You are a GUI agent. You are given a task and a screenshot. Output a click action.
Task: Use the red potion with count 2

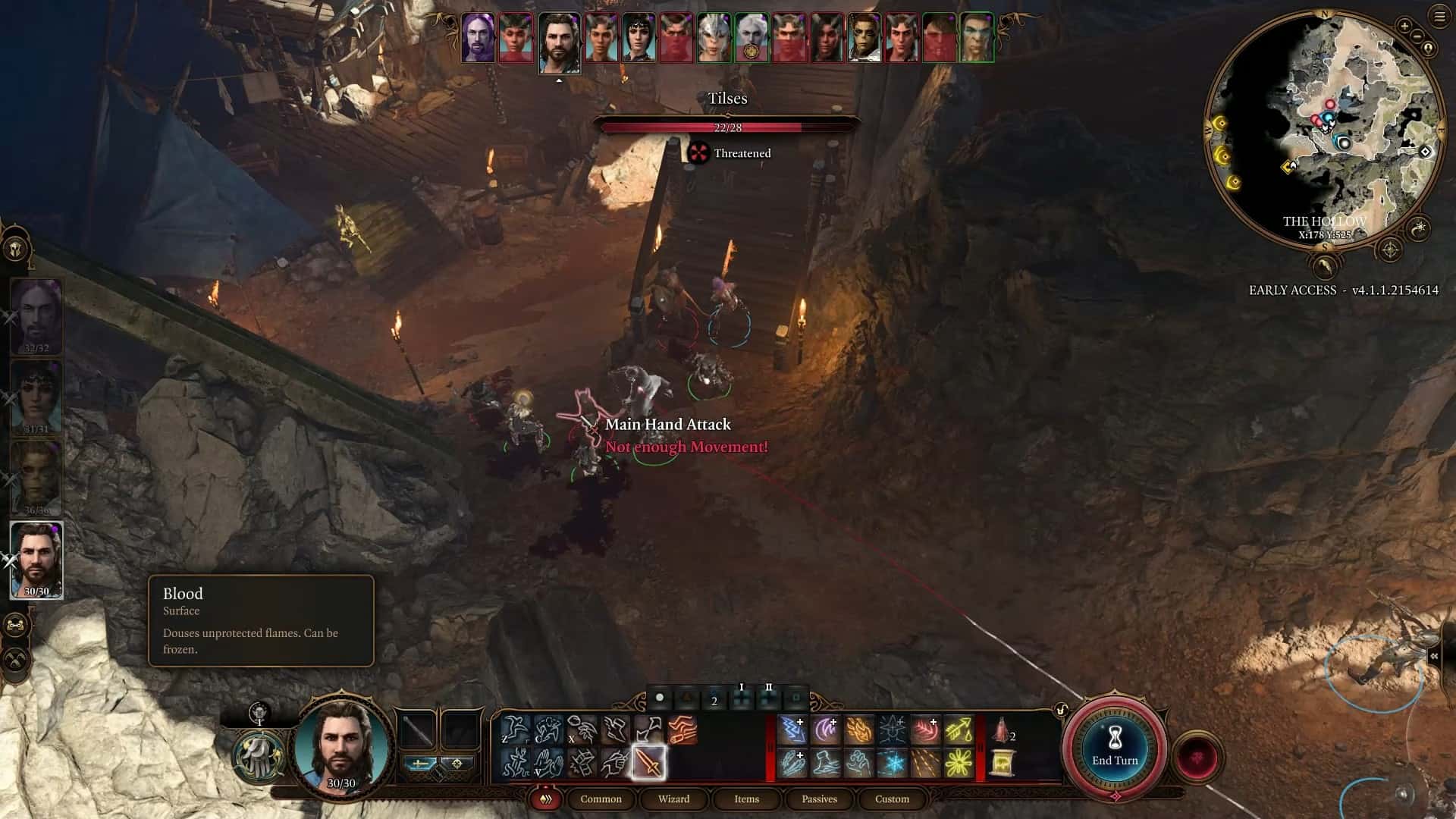(x=1003, y=730)
